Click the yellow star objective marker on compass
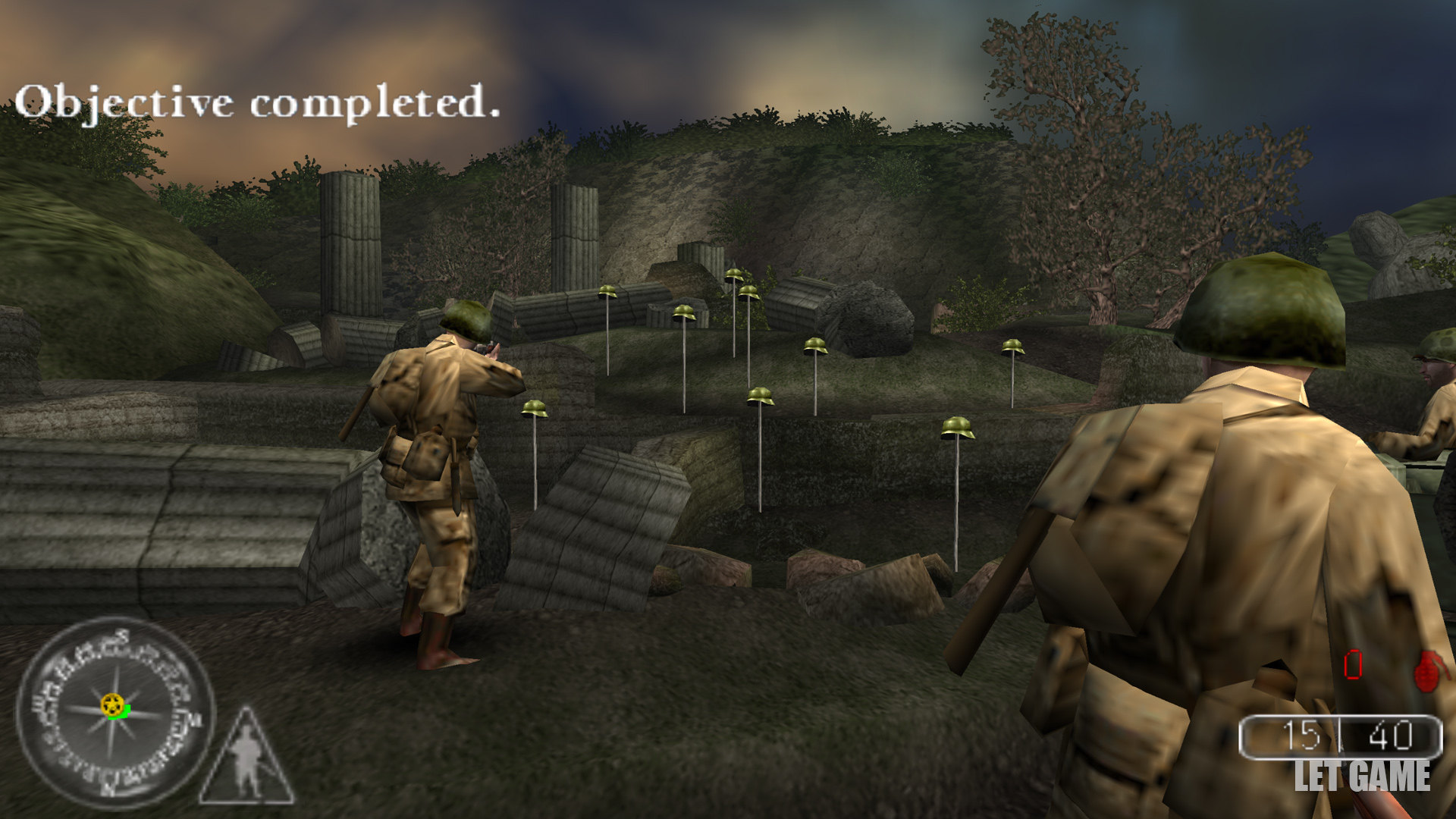This screenshot has width=1456, height=819. click(113, 704)
